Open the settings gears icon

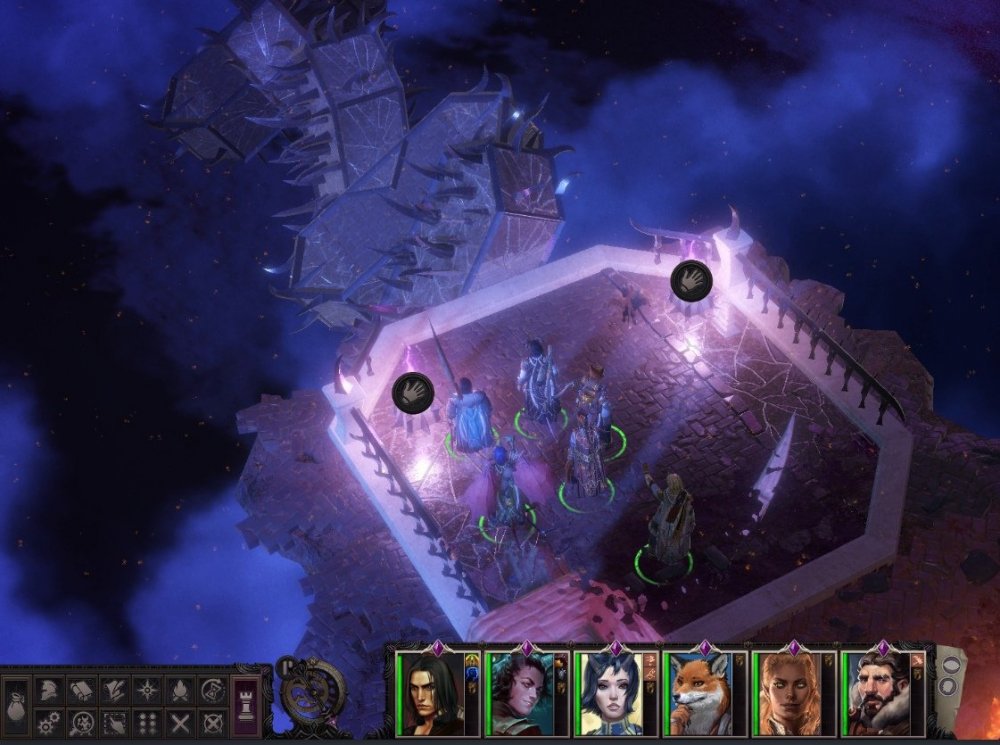[x=47, y=722]
